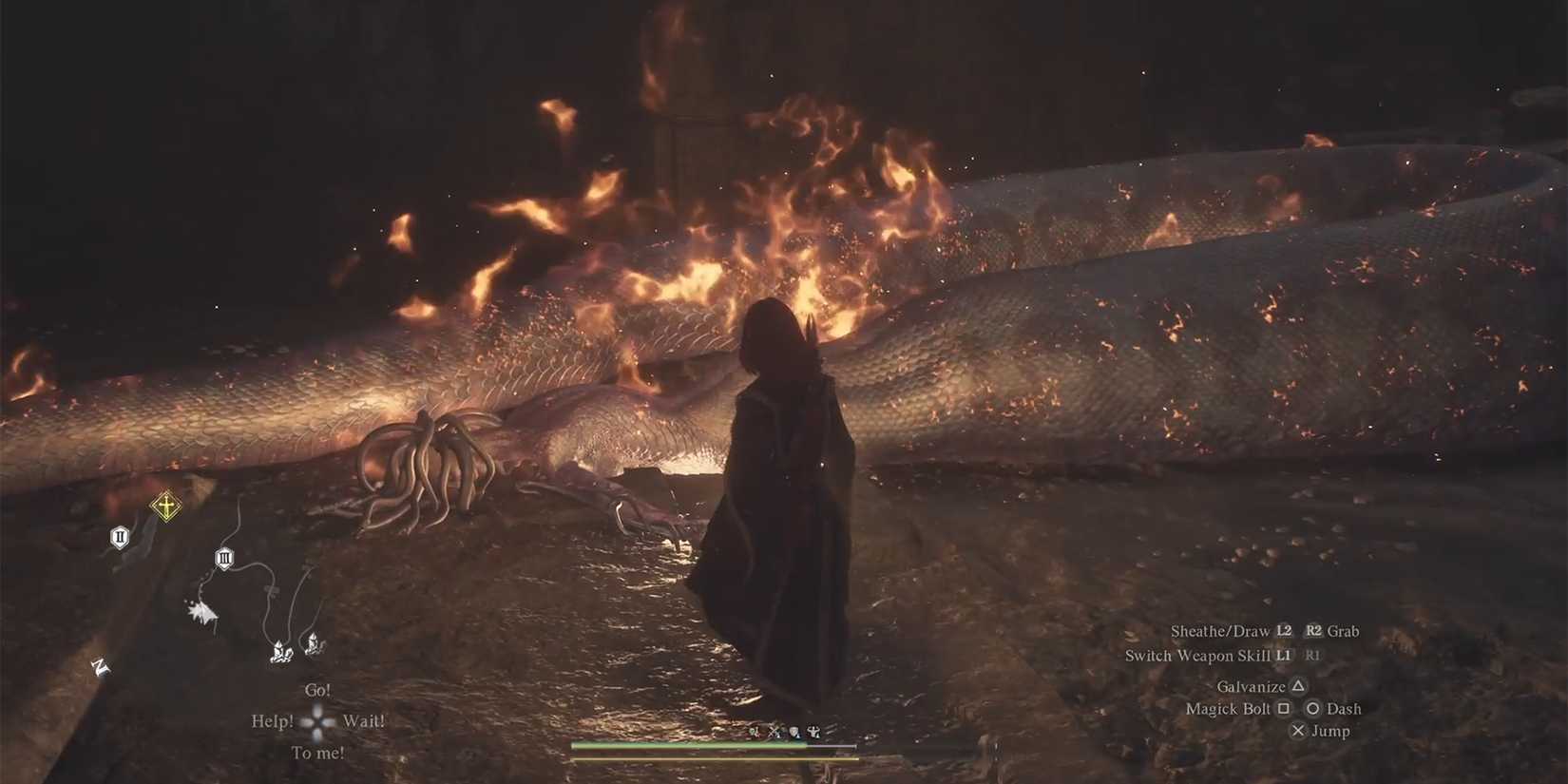
Task: Click a pawn figure icon on the minimap
Action: [x=277, y=651]
